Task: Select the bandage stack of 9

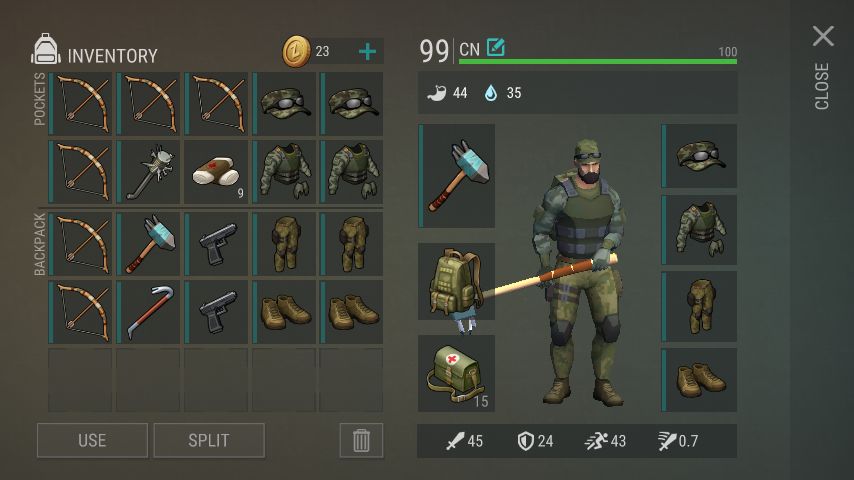Action: coord(216,172)
